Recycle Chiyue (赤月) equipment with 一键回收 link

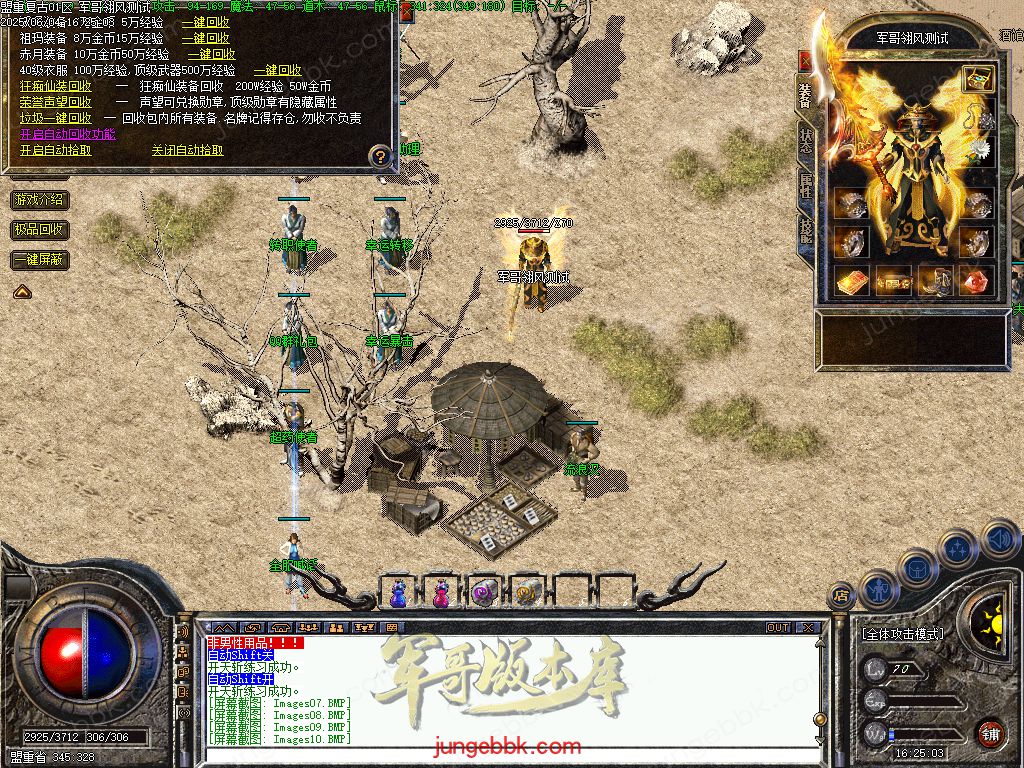[x=211, y=54]
